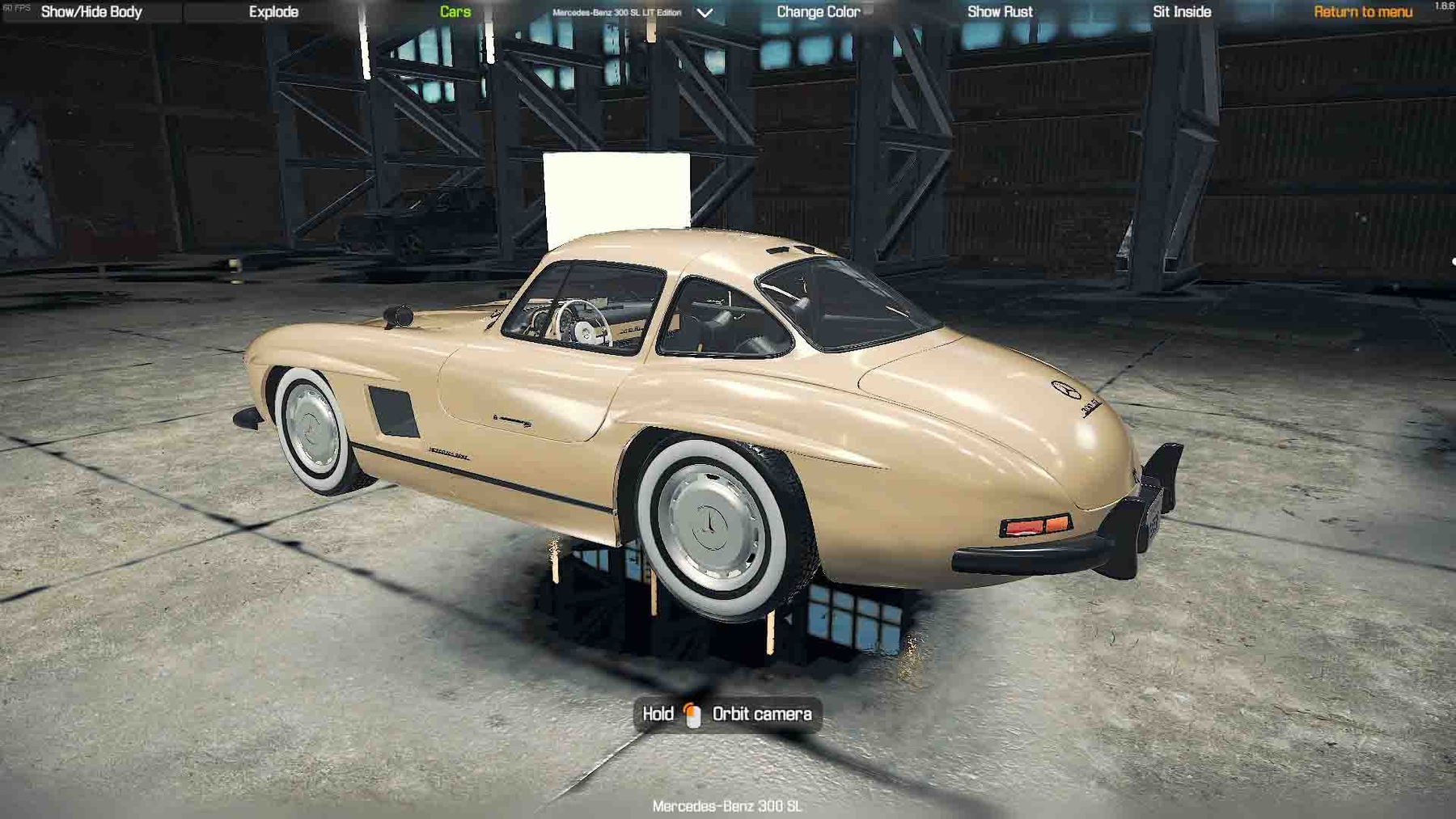Viewport: 1456px width, 819px height.
Task: Return to menu
Action: click(x=1363, y=12)
